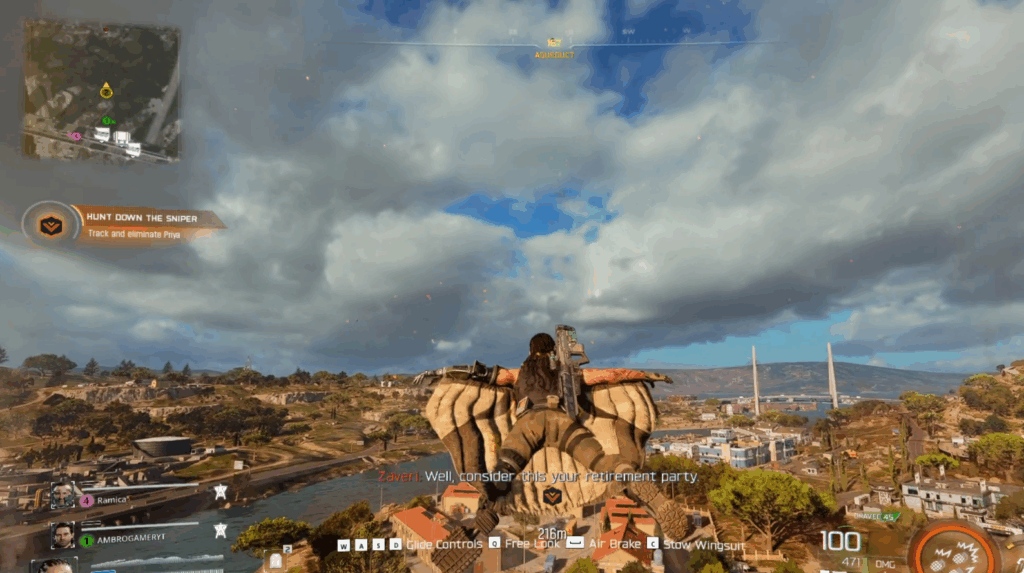Select squadmate Ramica's portrait
The width and height of the screenshot is (1024, 573).
(x=63, y=496)
